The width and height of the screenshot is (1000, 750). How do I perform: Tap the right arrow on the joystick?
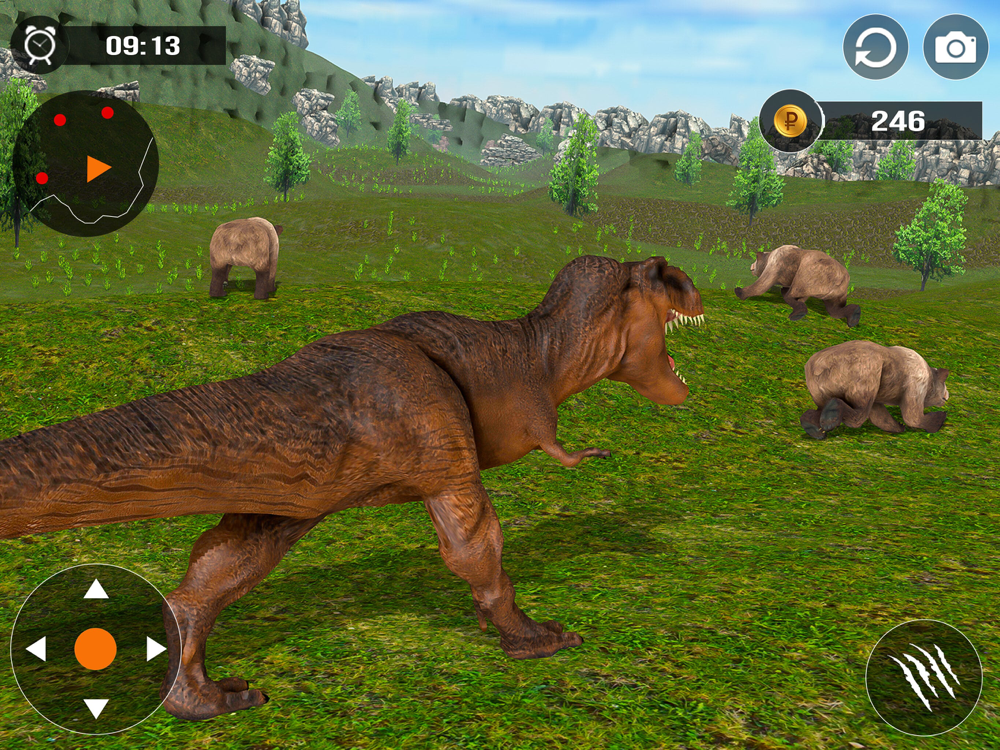coord(156,649)
